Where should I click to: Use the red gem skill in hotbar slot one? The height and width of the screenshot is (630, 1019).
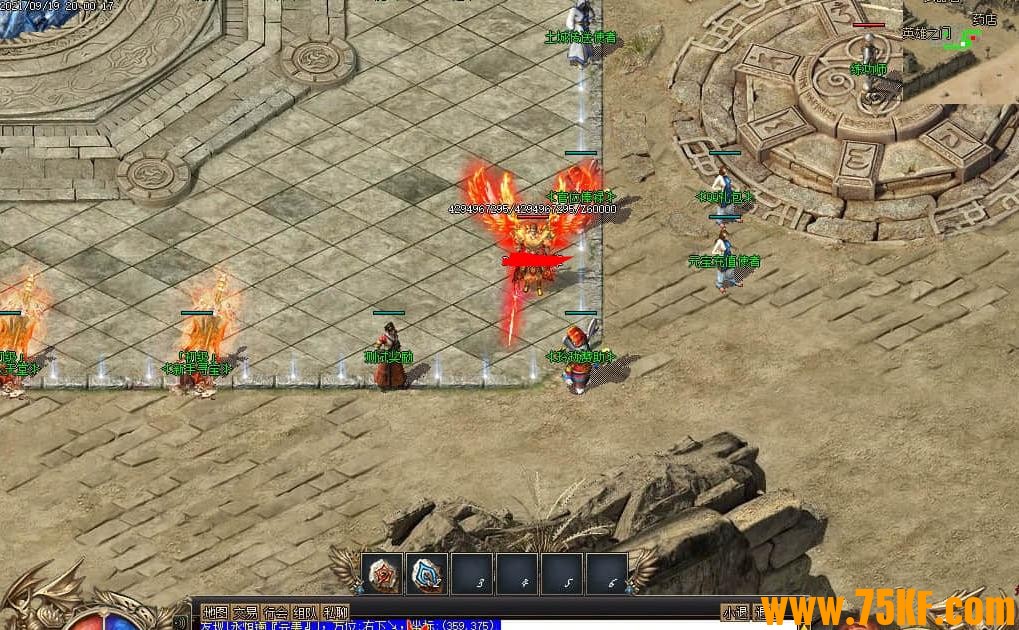tap(382, 574)
